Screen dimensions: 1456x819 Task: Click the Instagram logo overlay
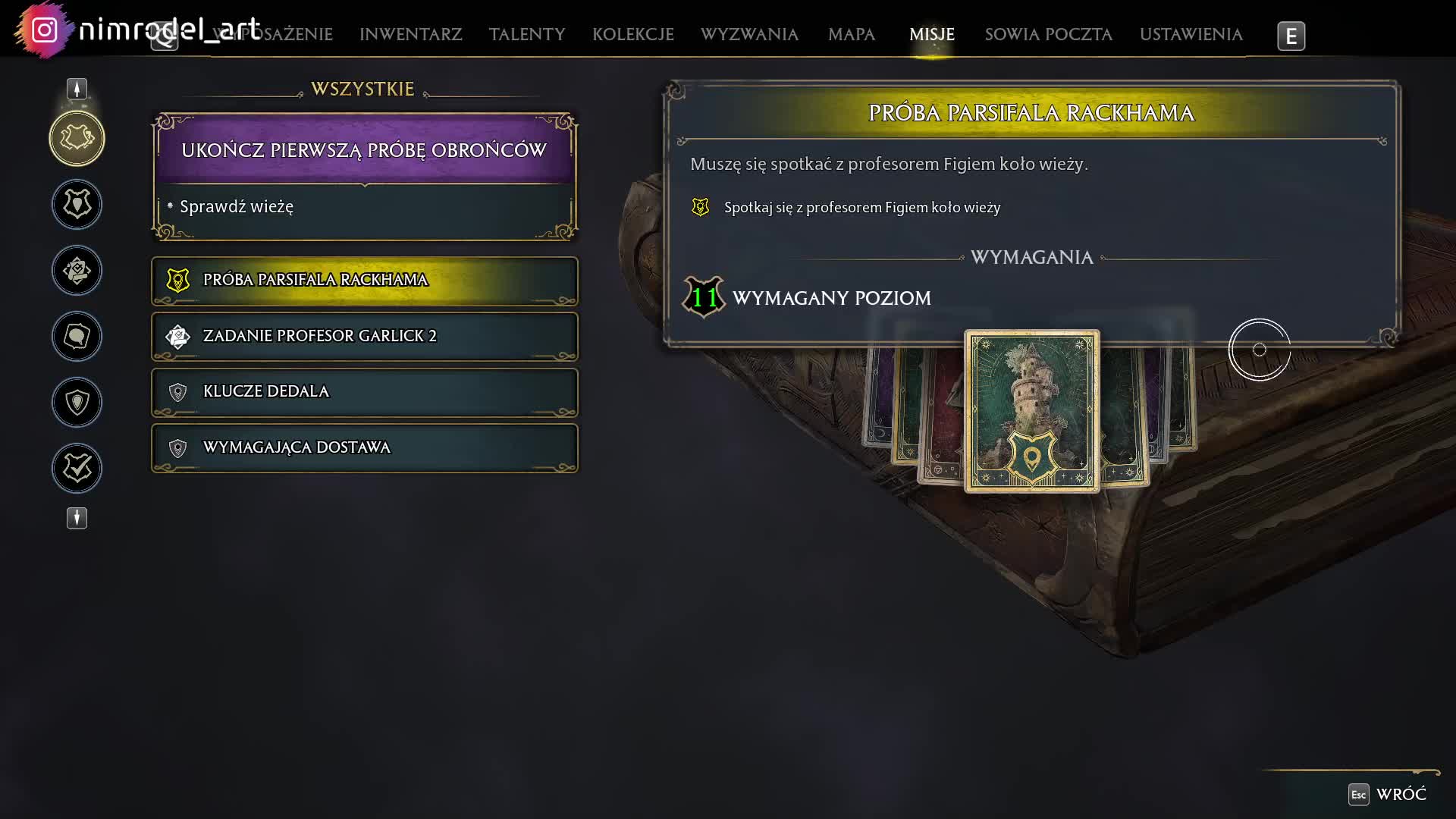point(45,30)
